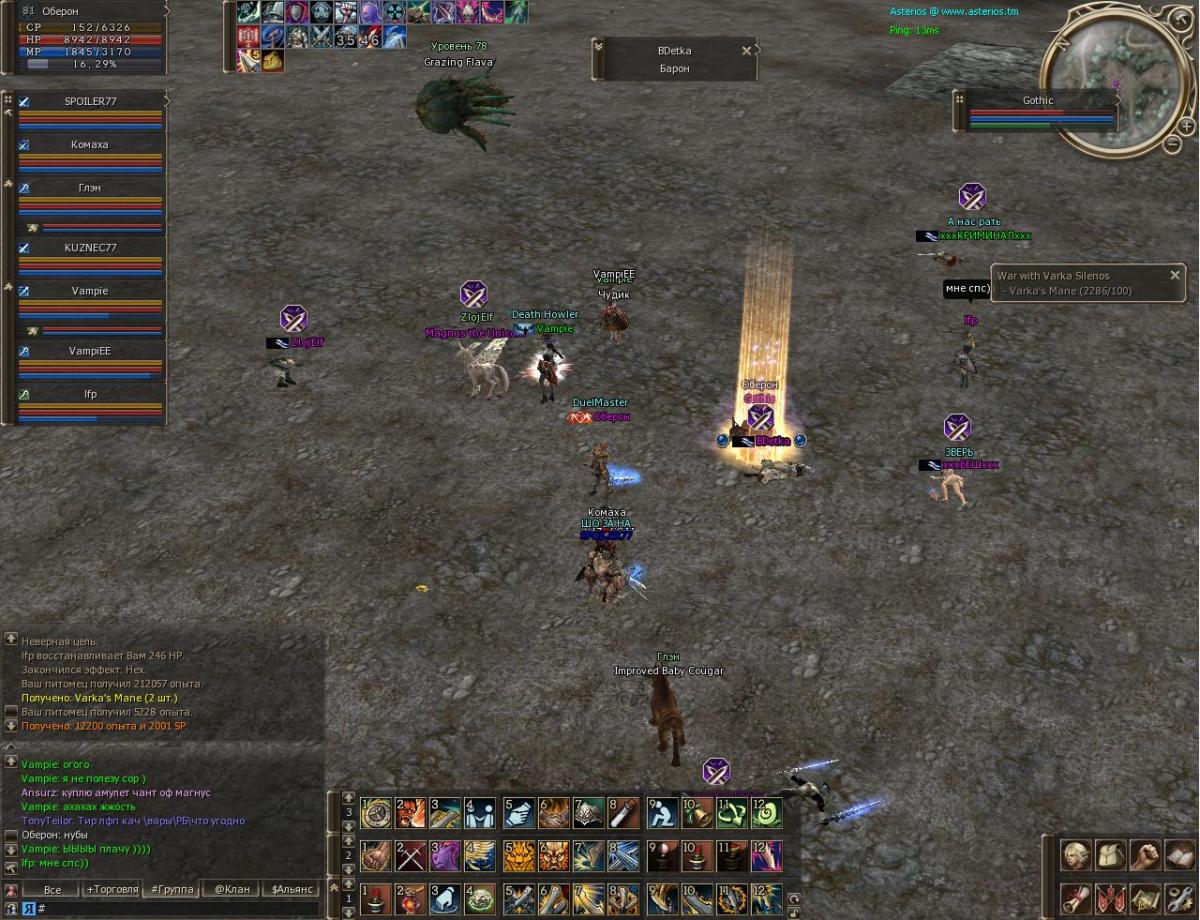1200x920 pixels.
Task: Zoom out the minimap with minus button
Action: (x=1173, y=144)
